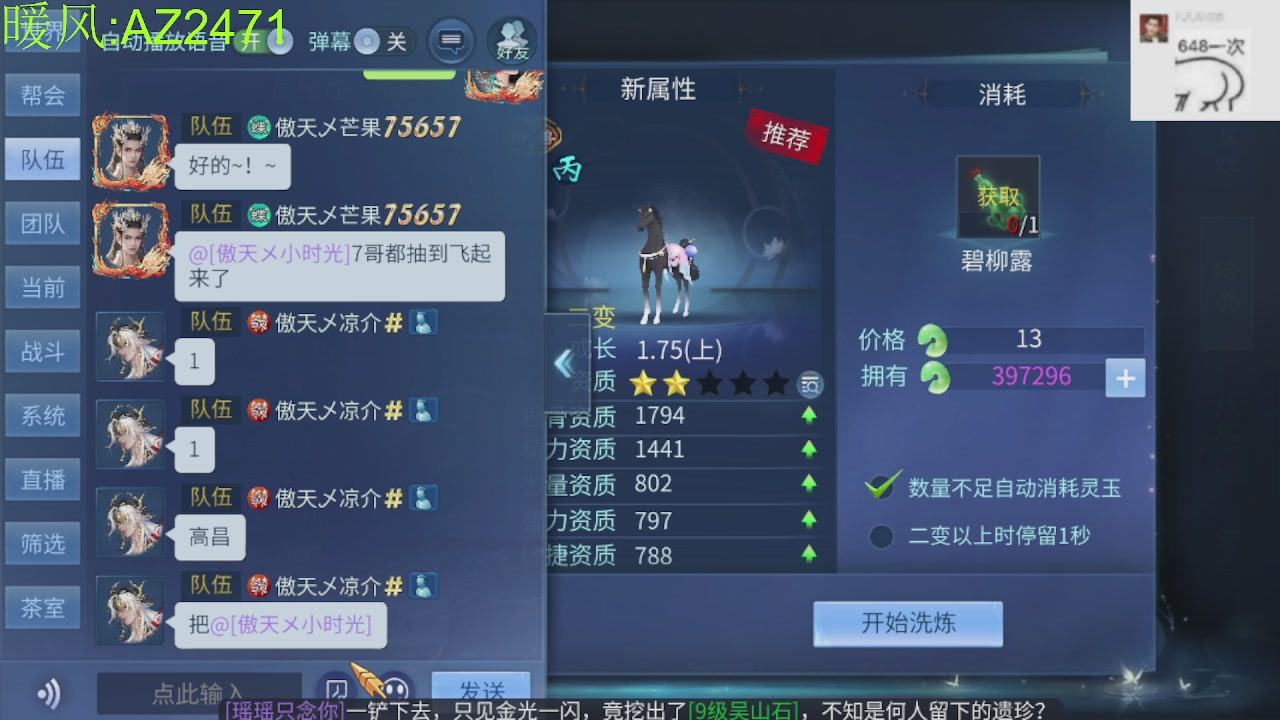Viewport: 1280px width, 720px height.
Task: Select the 二变以上时停留1秒 radio button
Action: pos(881,537)
